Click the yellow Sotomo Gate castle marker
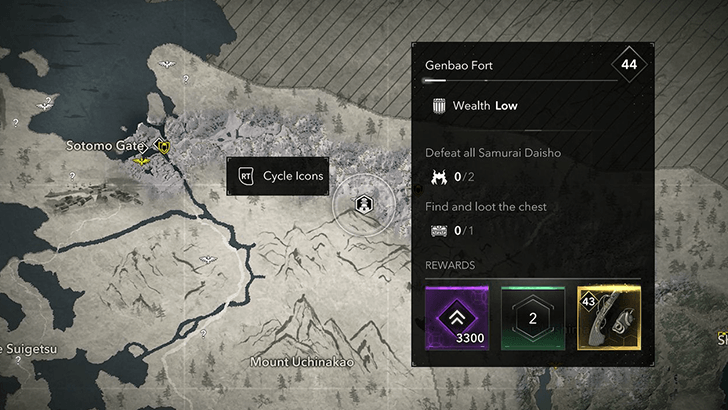 (162, 146)
